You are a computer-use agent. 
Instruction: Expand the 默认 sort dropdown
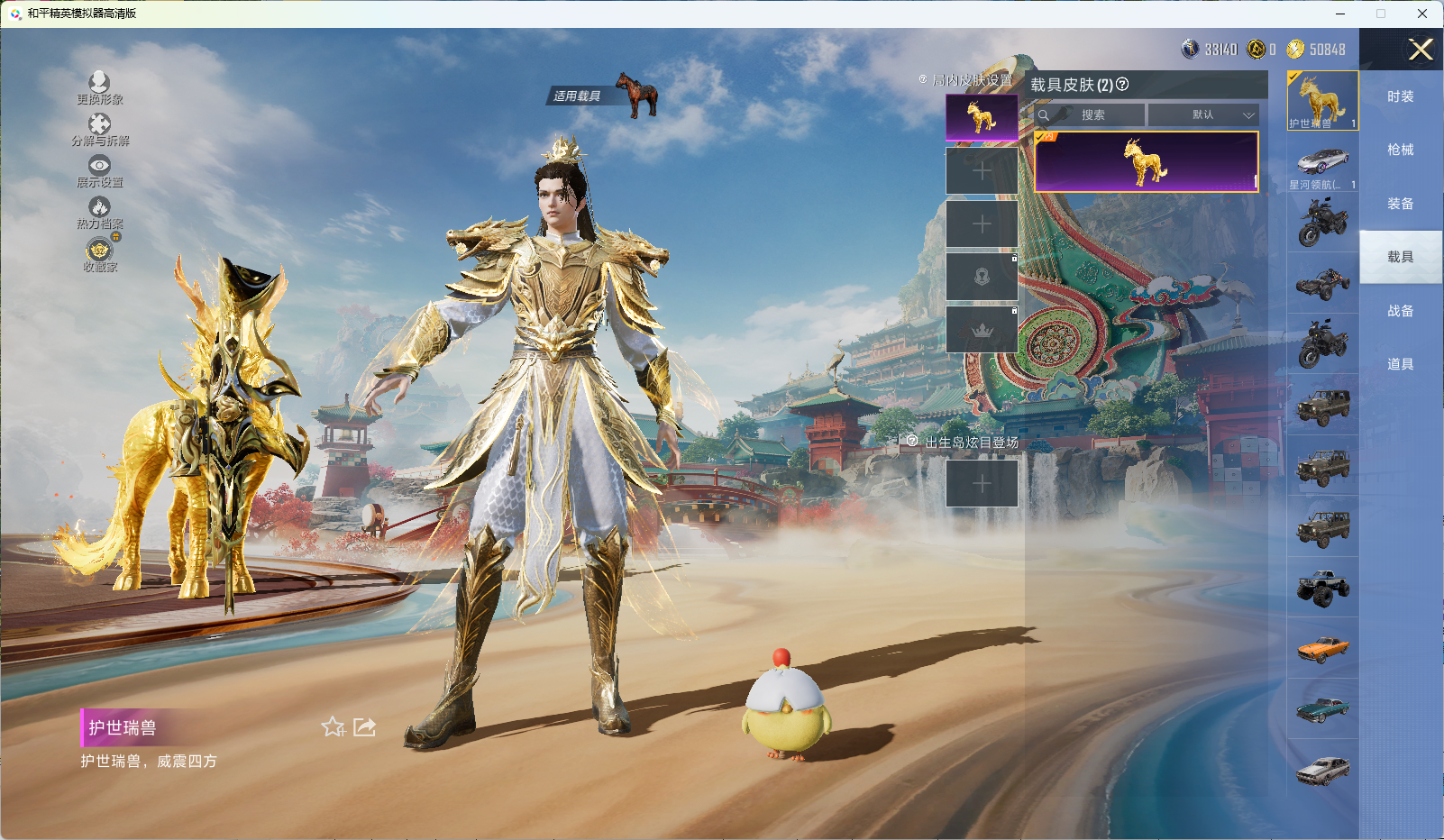point(1202,115)
